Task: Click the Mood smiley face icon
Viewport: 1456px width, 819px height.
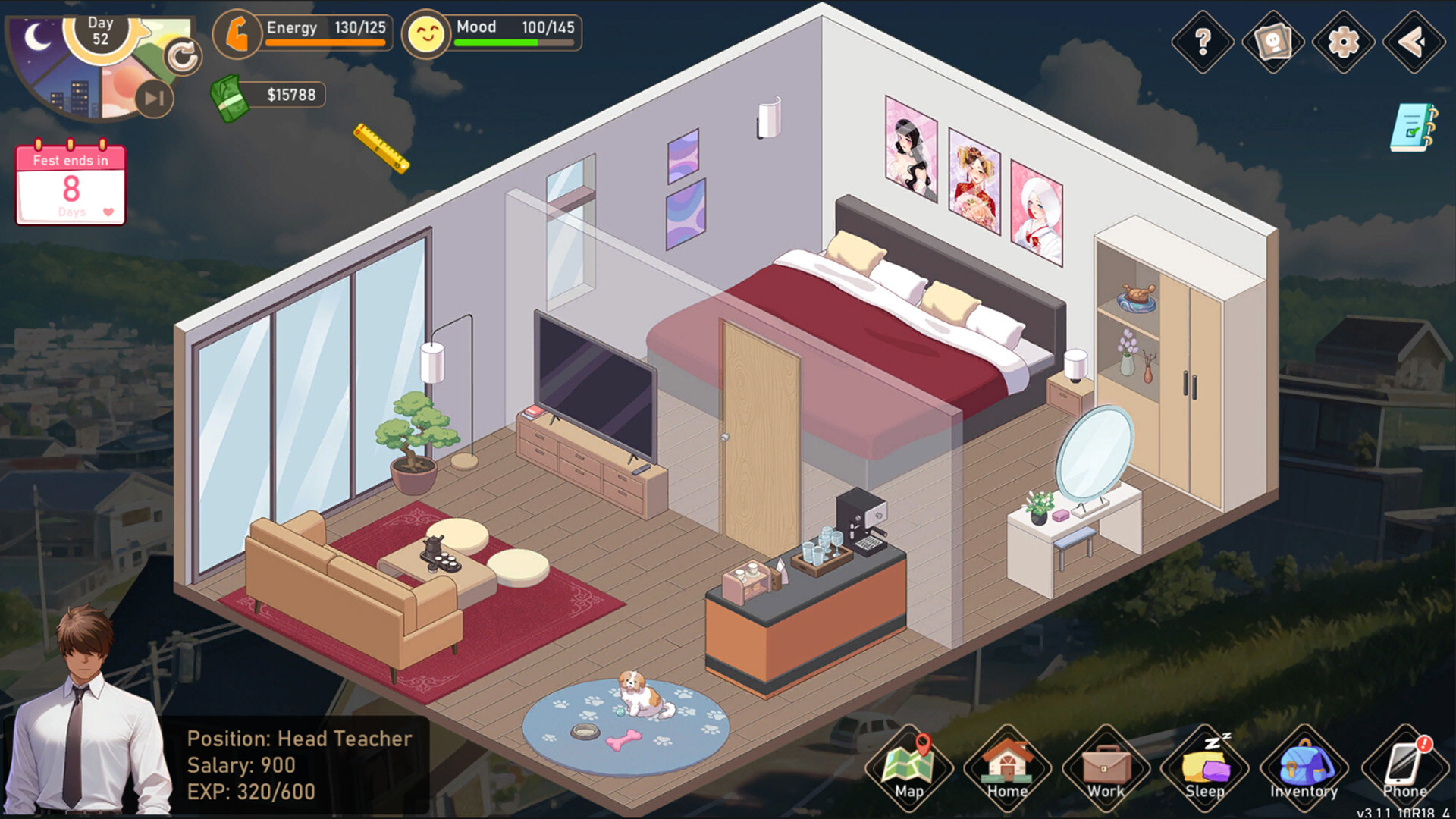Action: point(427,33)
